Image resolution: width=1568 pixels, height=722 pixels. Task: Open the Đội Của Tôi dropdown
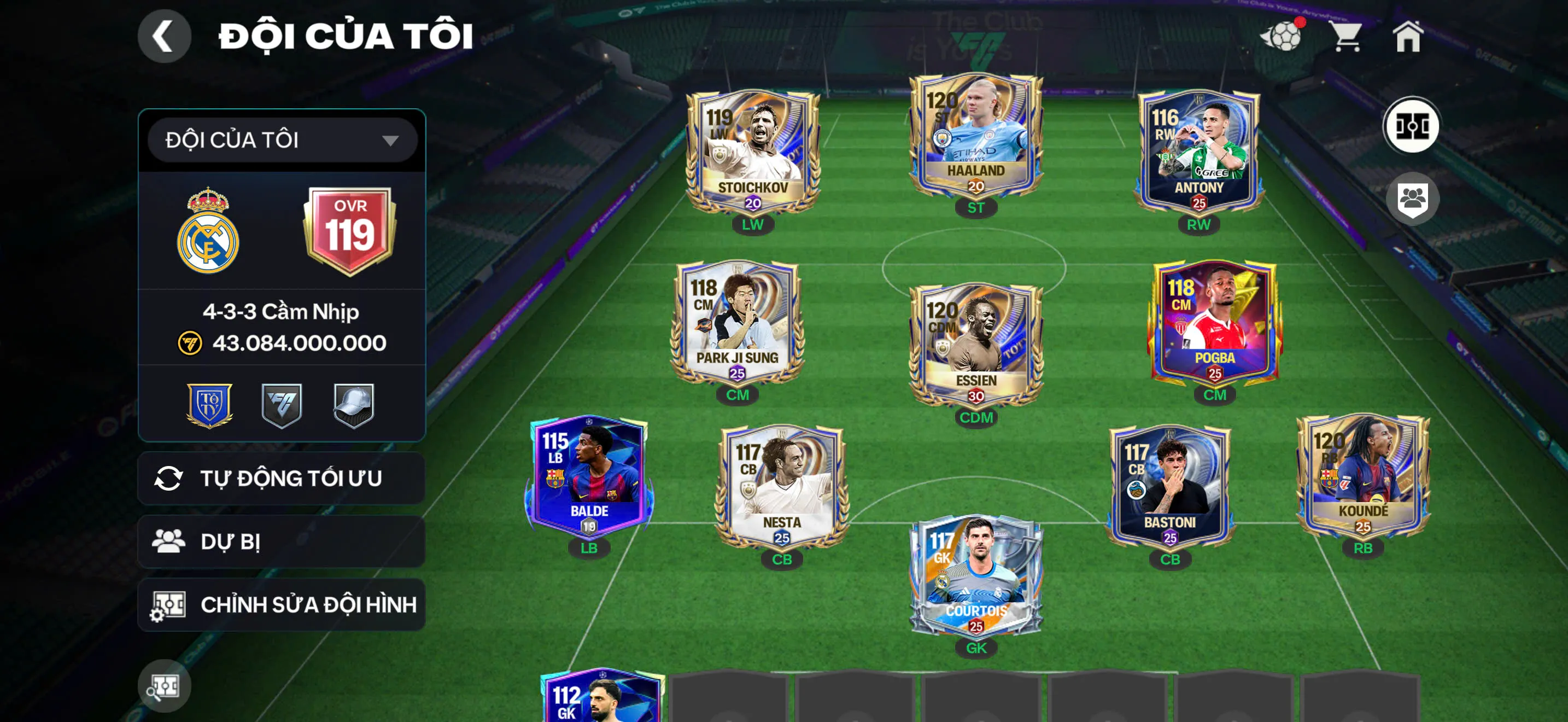pyautogui.click(x=282, y=140)
